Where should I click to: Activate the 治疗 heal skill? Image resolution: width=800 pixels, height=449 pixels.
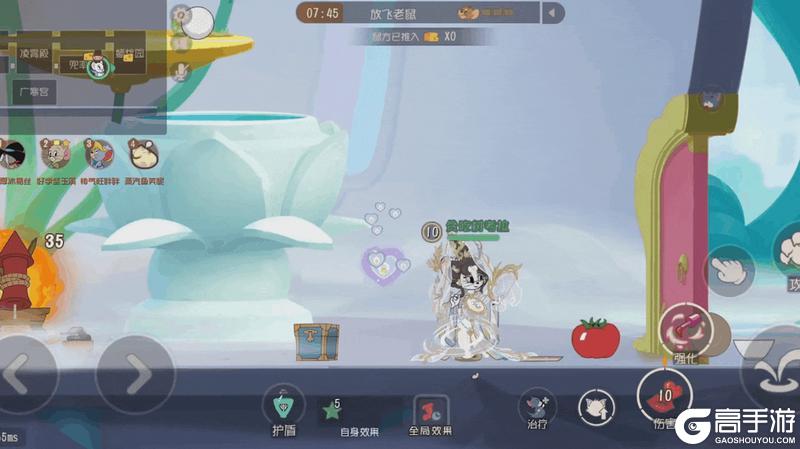click(538, 406)
